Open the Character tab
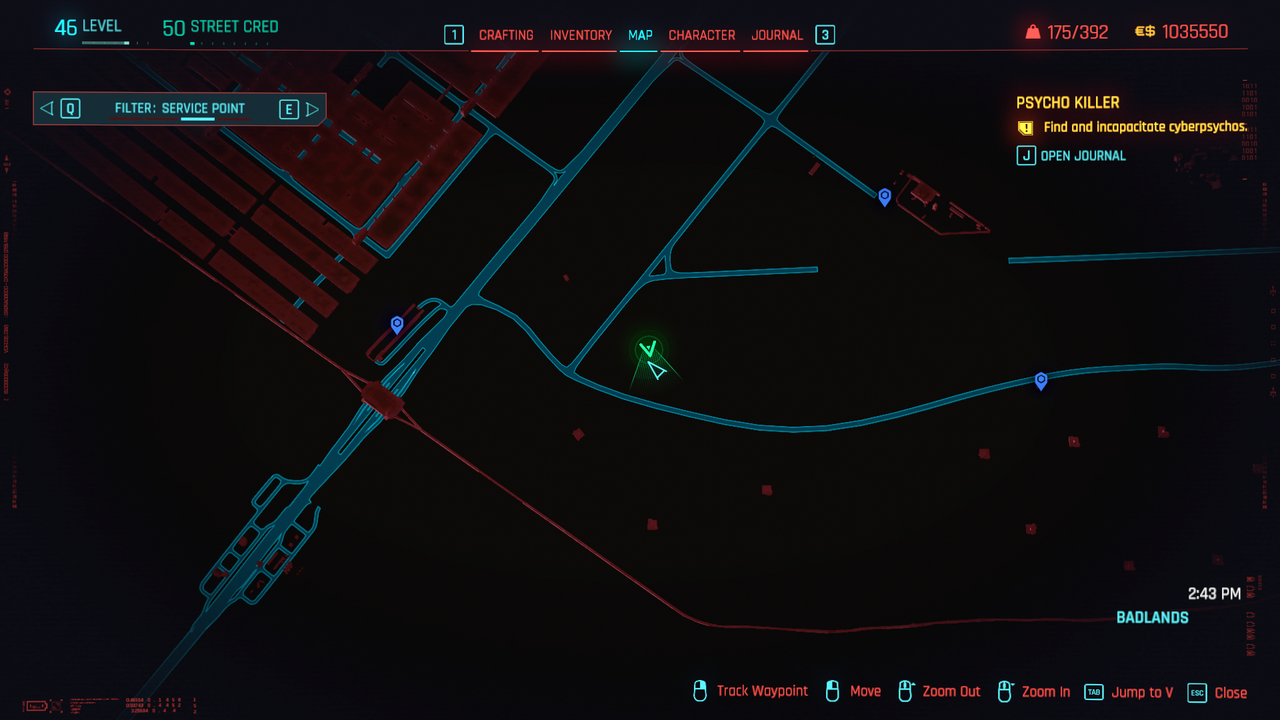Screen dimensions: 1280x720 [x=702, y=35]
